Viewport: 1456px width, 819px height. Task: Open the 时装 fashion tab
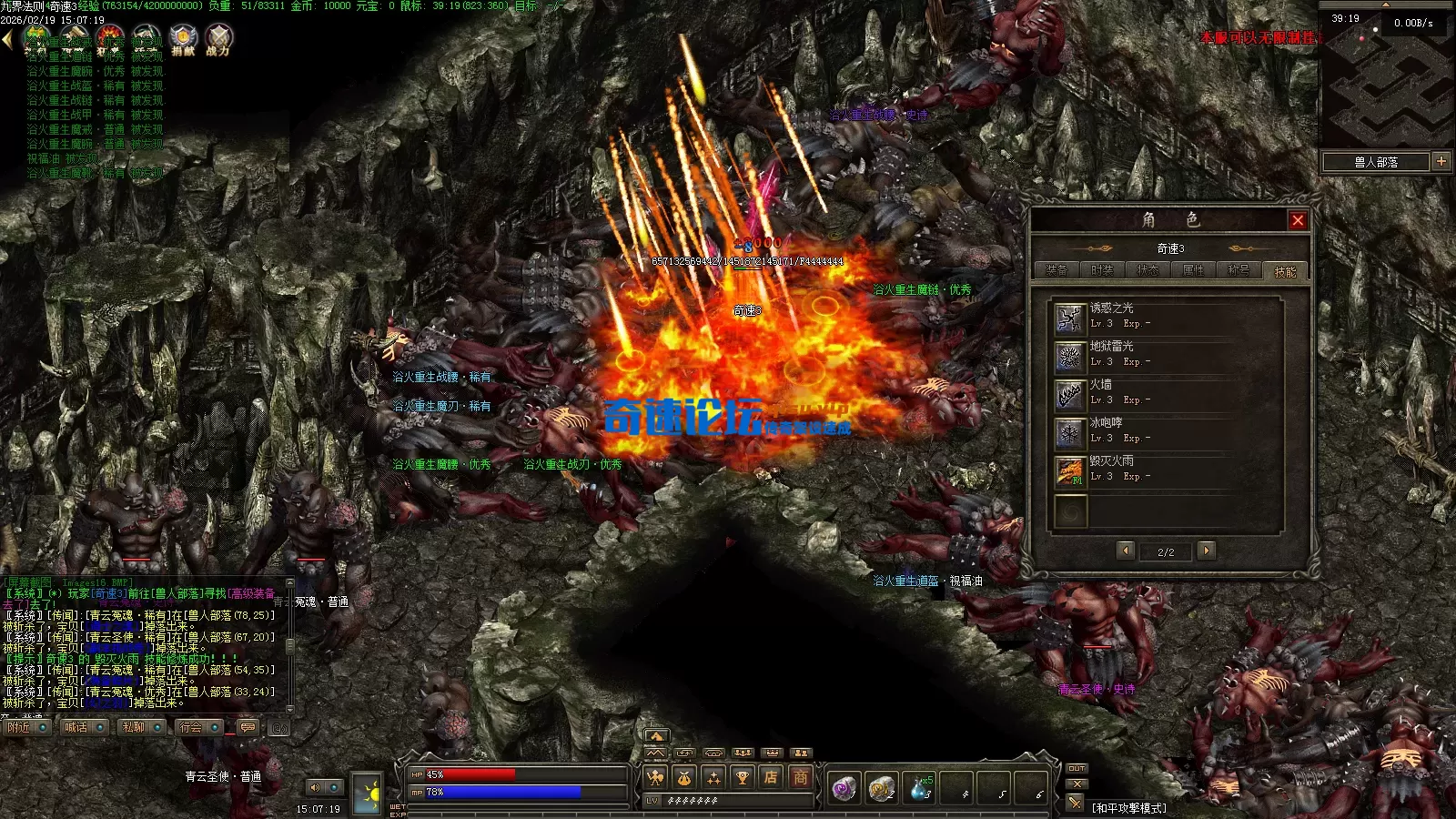[1102, 270]
